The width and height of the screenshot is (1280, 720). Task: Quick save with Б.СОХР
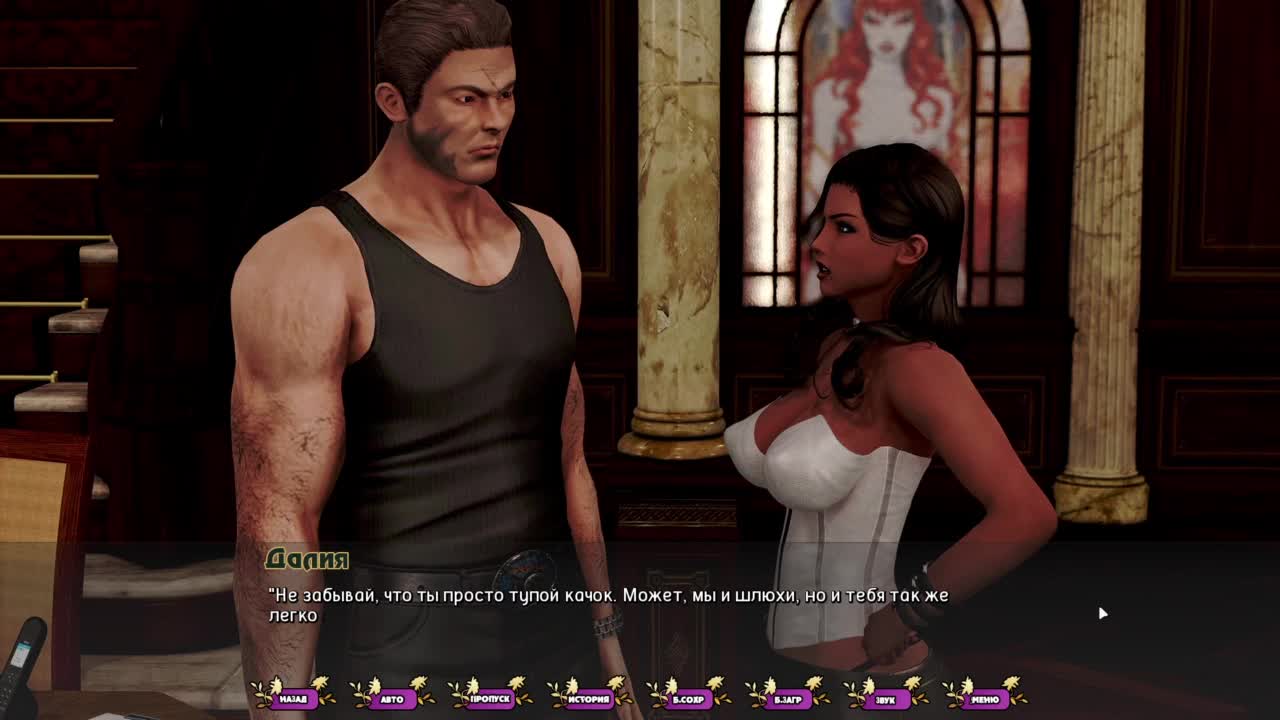pos(689,698)
